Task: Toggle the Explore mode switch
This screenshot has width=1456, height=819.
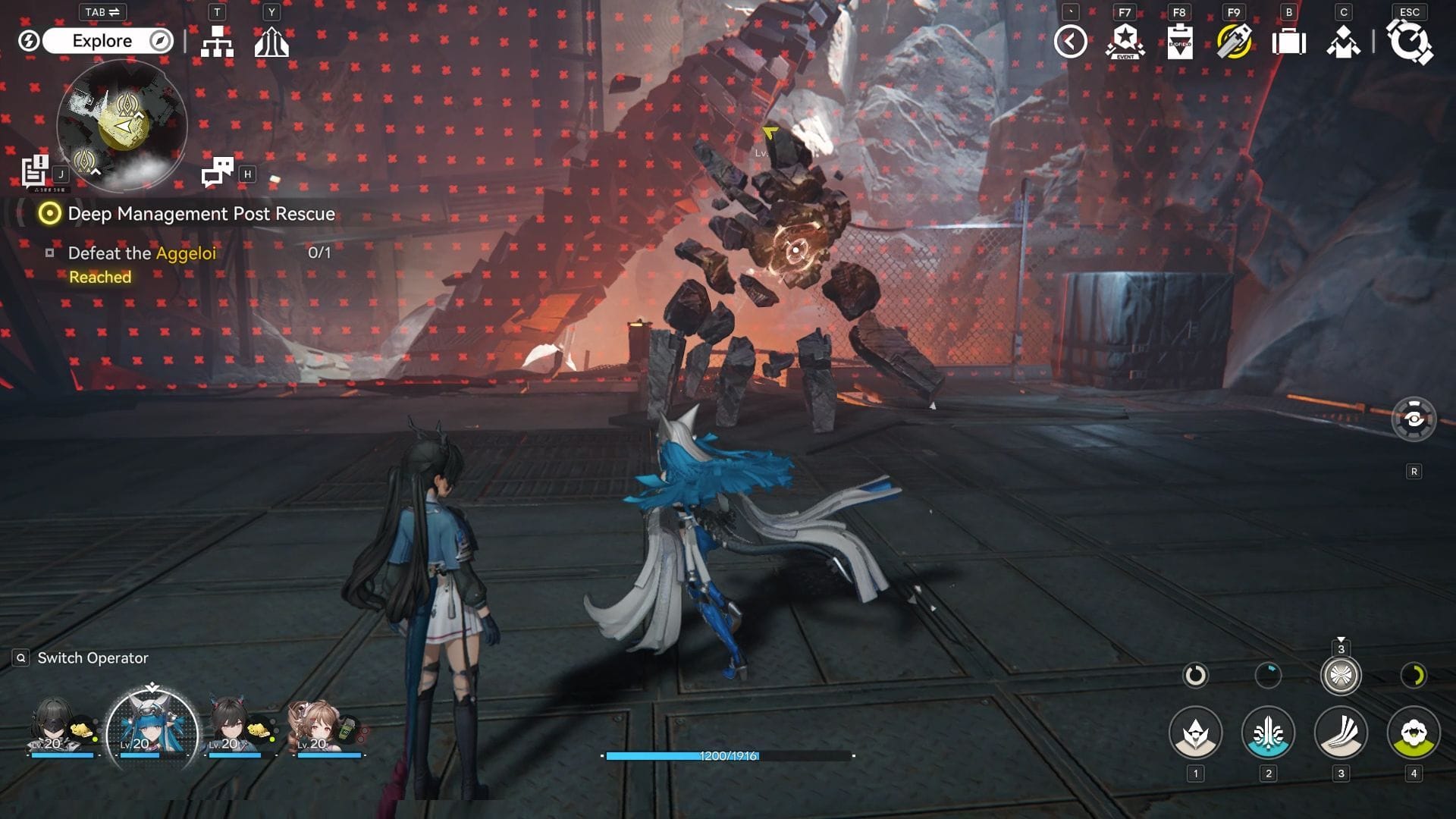Action: point(102,41)
